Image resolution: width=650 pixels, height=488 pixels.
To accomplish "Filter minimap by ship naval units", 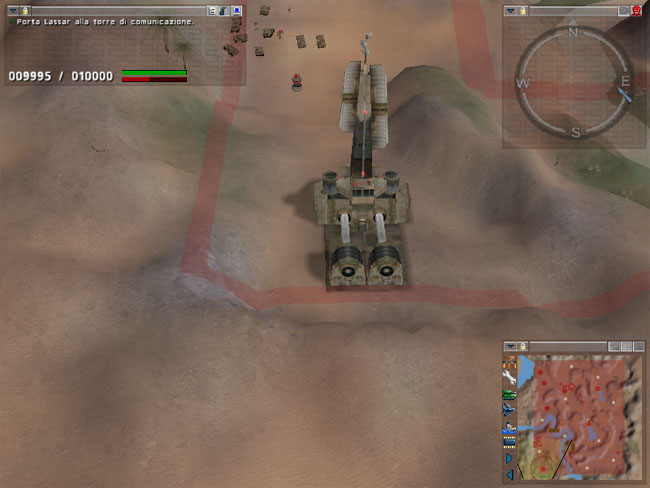I will [x=510, y=427].
